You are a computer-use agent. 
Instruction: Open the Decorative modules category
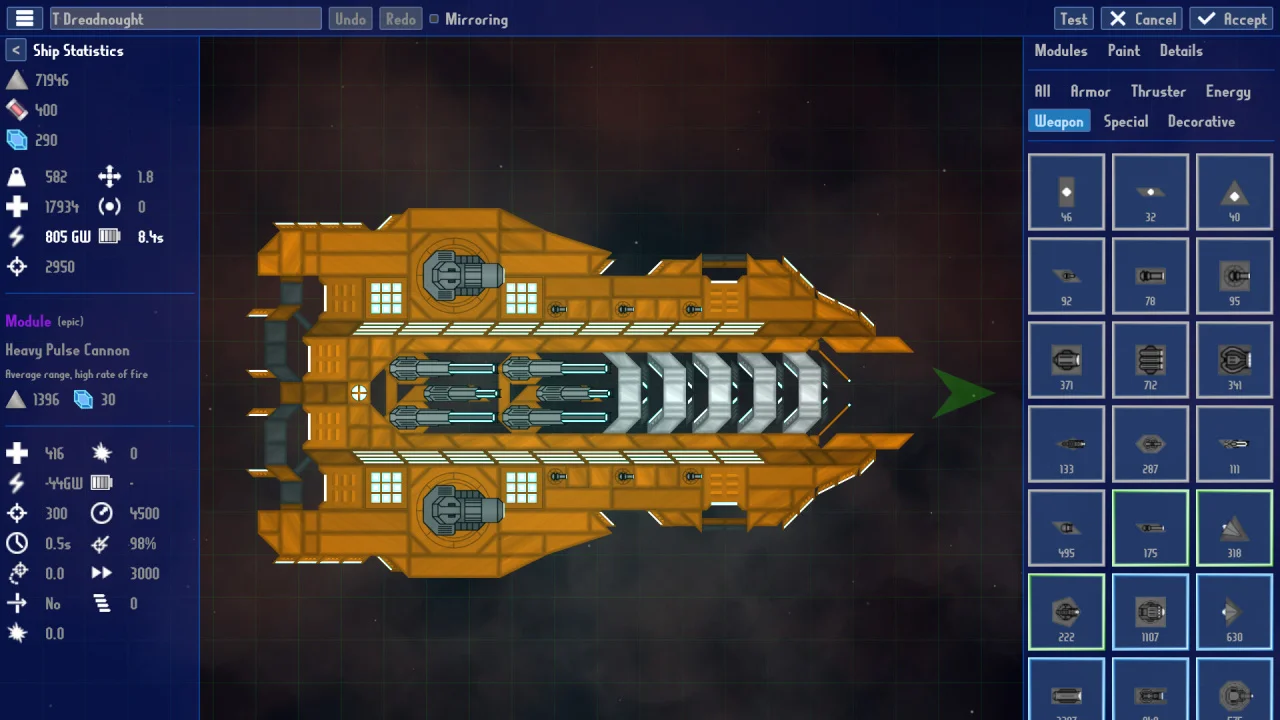pyautogui.click(x=1201, y=121)
